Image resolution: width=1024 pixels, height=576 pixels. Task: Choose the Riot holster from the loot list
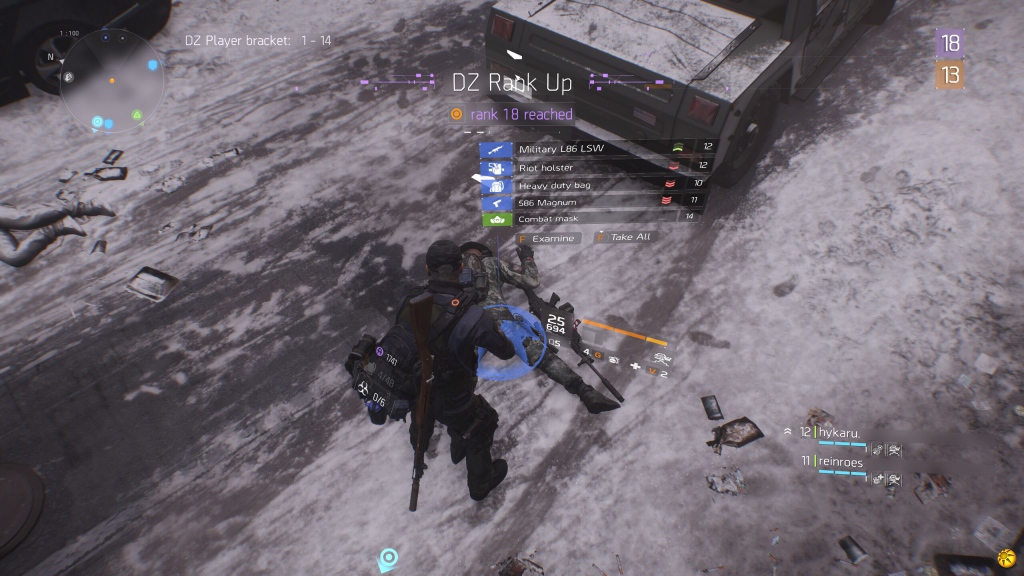pyautogui.click(x=590, y=167)
